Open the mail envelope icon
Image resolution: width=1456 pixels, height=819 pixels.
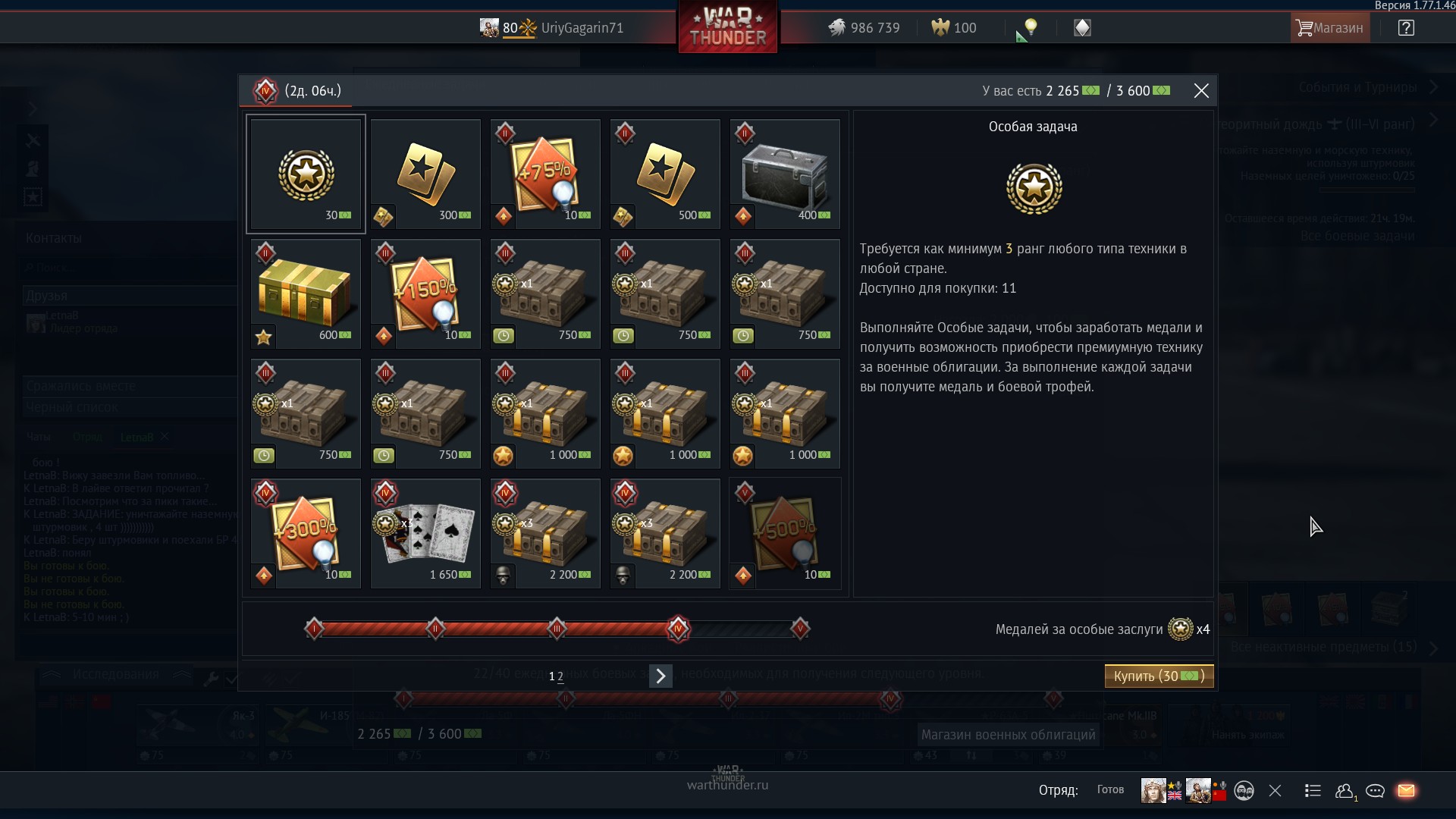coord(1406,791)
